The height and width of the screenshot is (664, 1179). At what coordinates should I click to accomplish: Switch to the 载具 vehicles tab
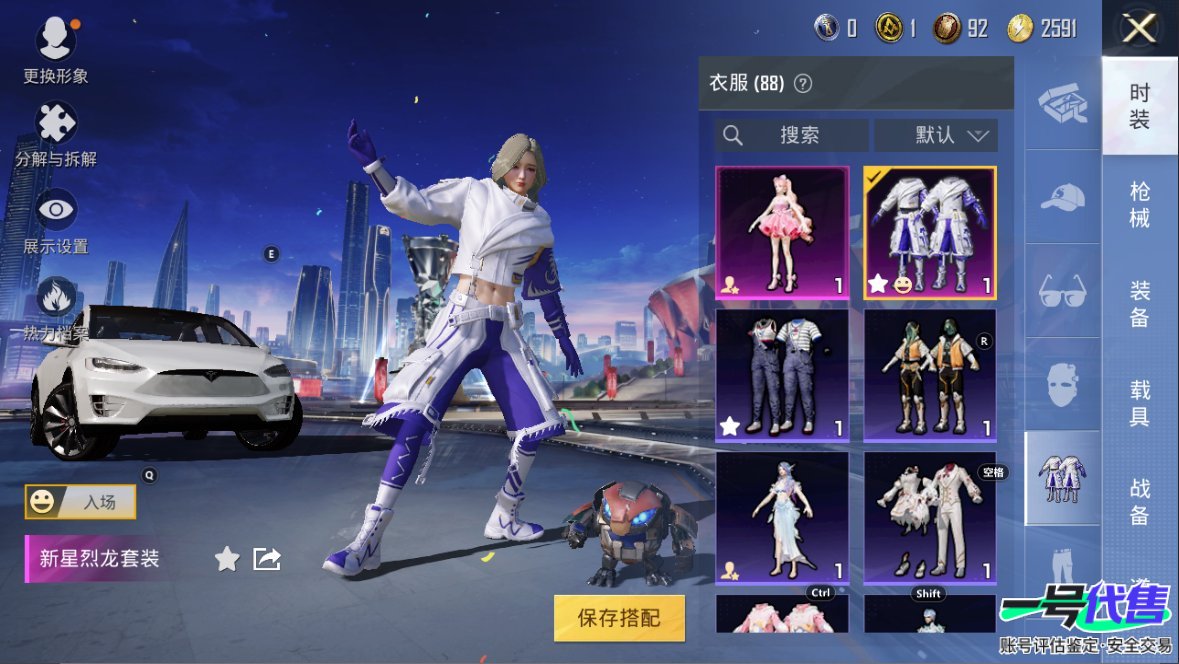click(1140, 403)
